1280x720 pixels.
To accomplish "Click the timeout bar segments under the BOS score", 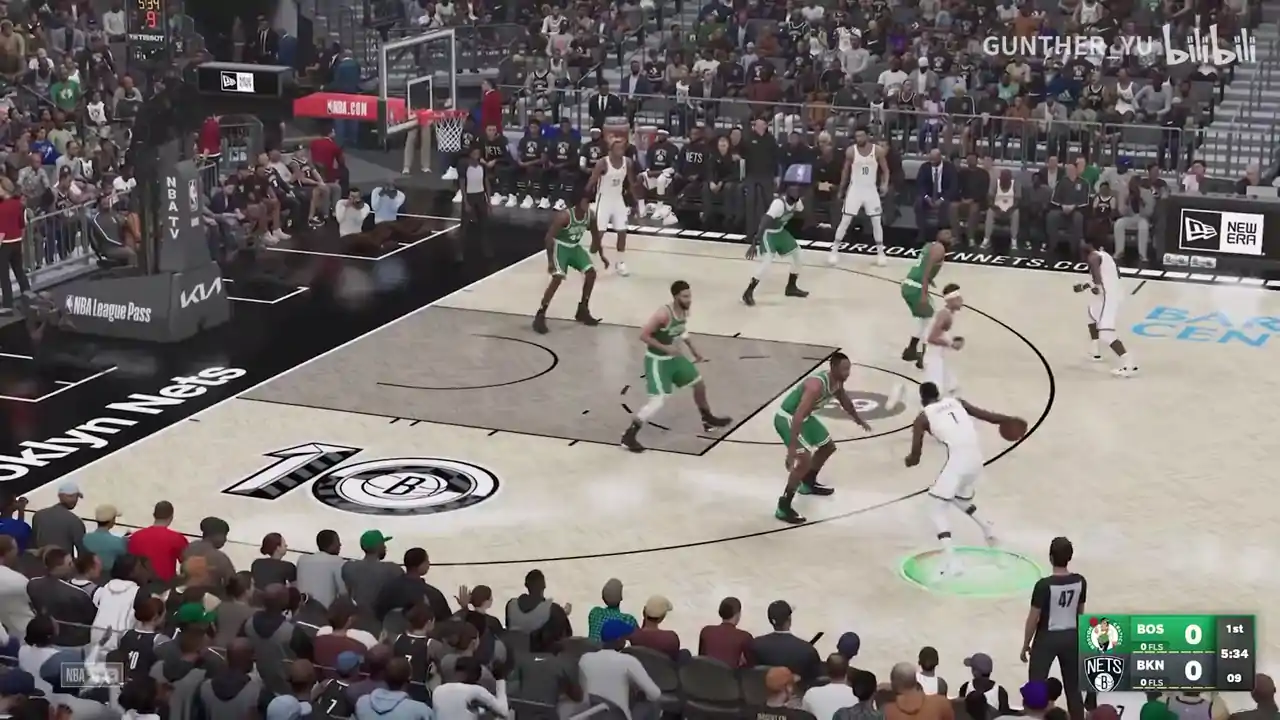I will [x=1173, y=651].
